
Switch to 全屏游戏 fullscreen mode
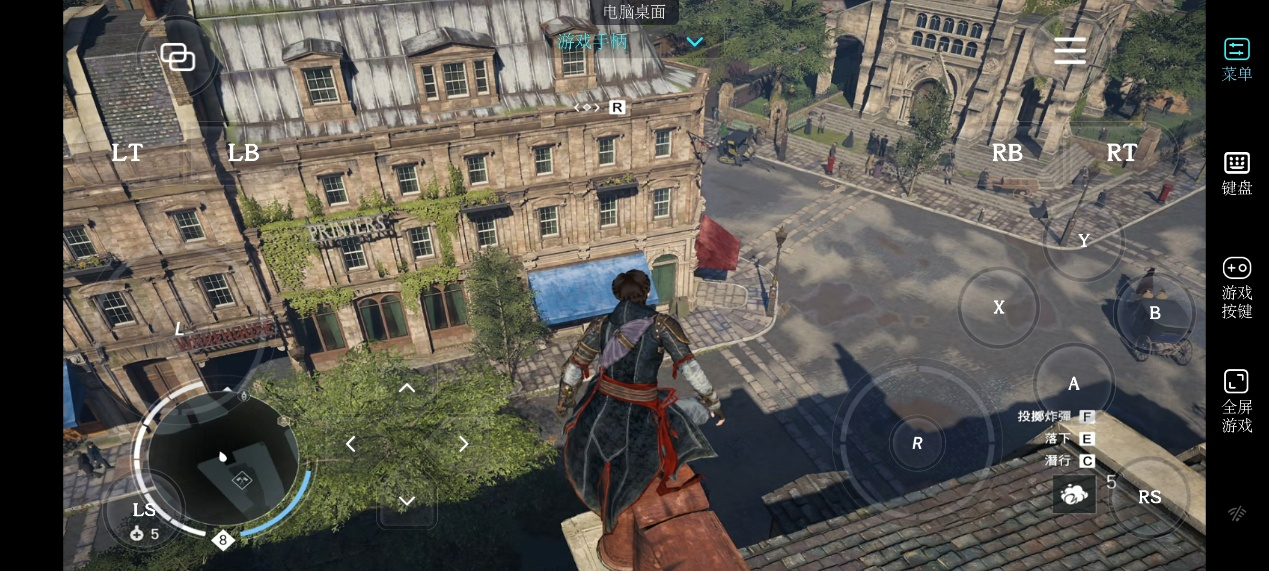click(1237, 401)
